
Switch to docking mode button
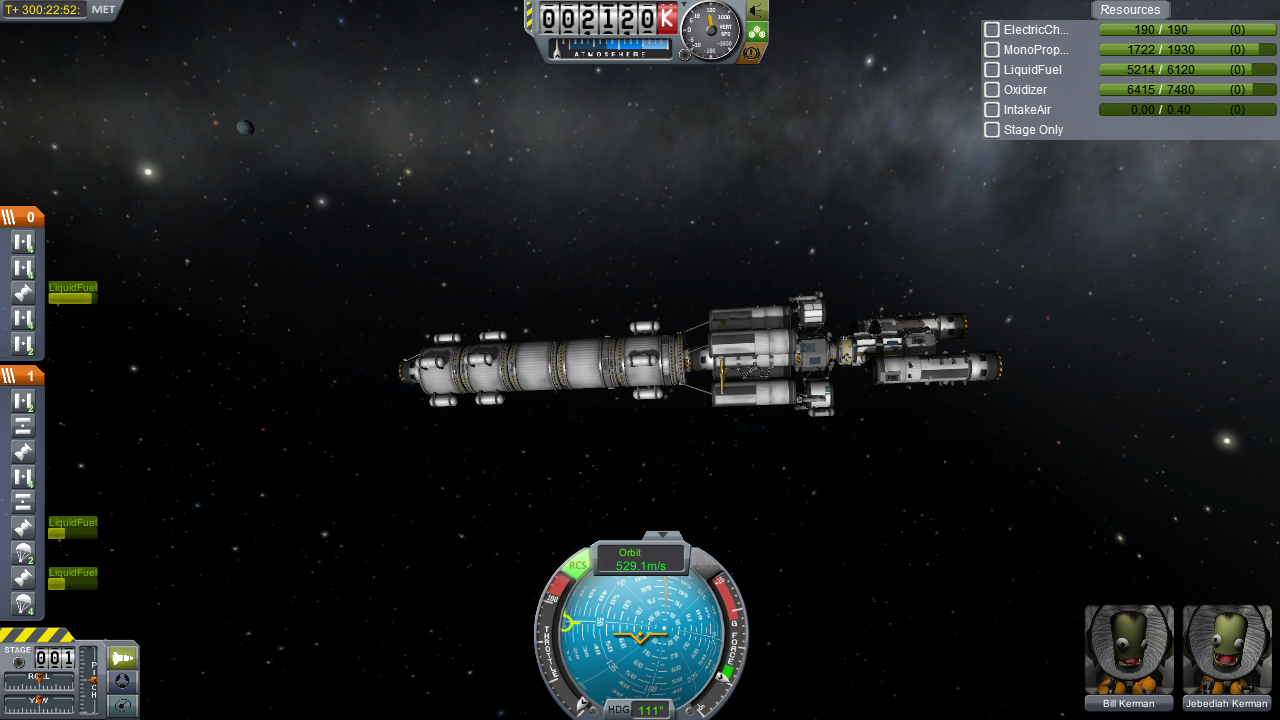(x=122, y=681)
